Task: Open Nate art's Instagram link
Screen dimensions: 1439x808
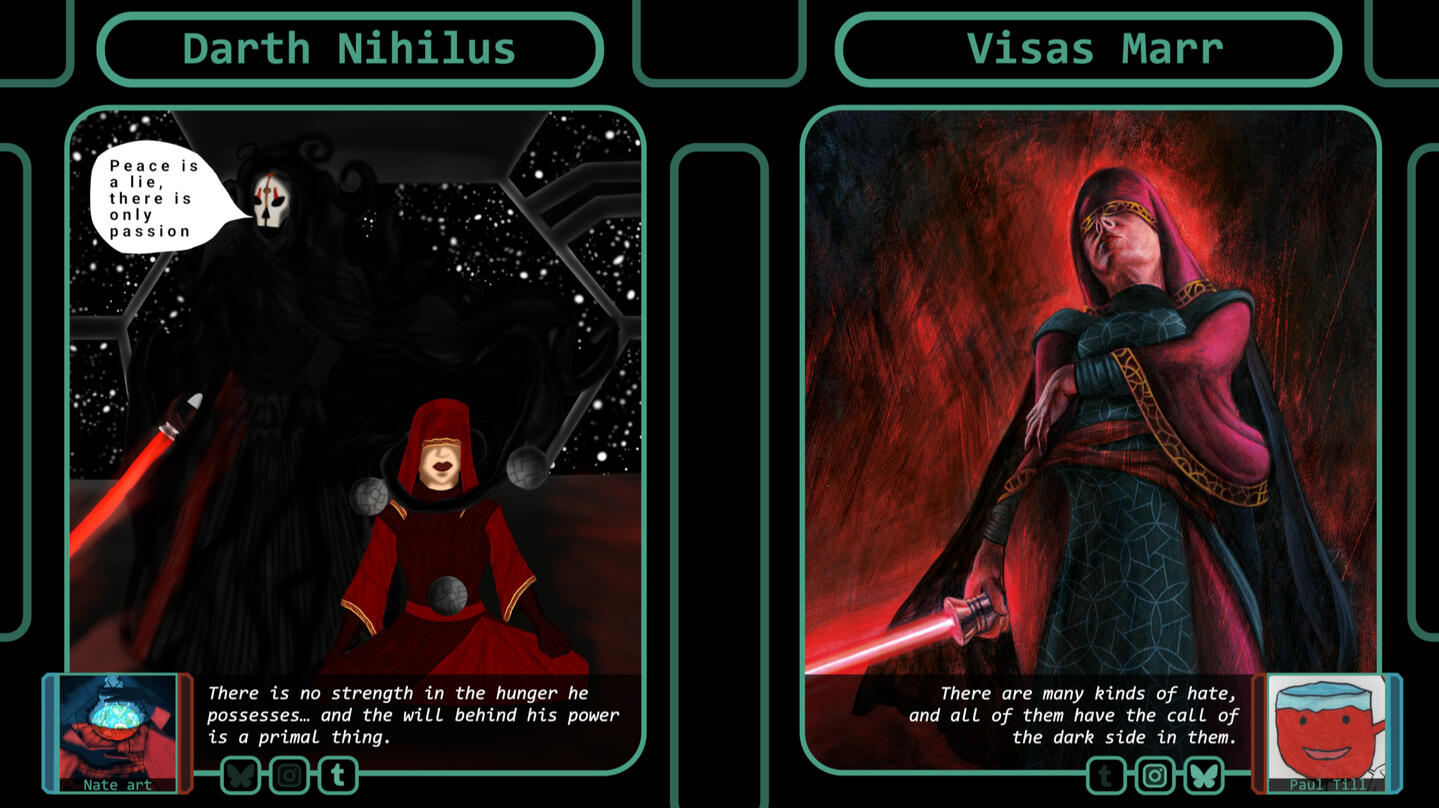Action: (290, 775)
